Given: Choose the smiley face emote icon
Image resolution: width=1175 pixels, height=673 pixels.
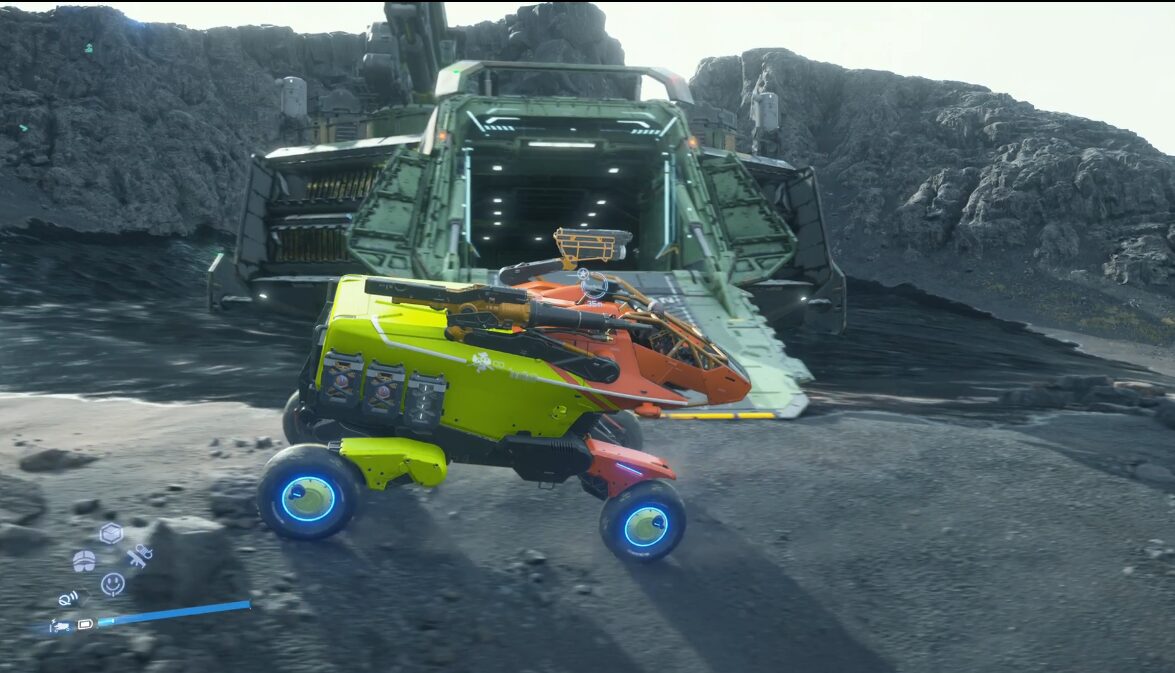Looking at the screenshot, I should click(x=113, y=583).
